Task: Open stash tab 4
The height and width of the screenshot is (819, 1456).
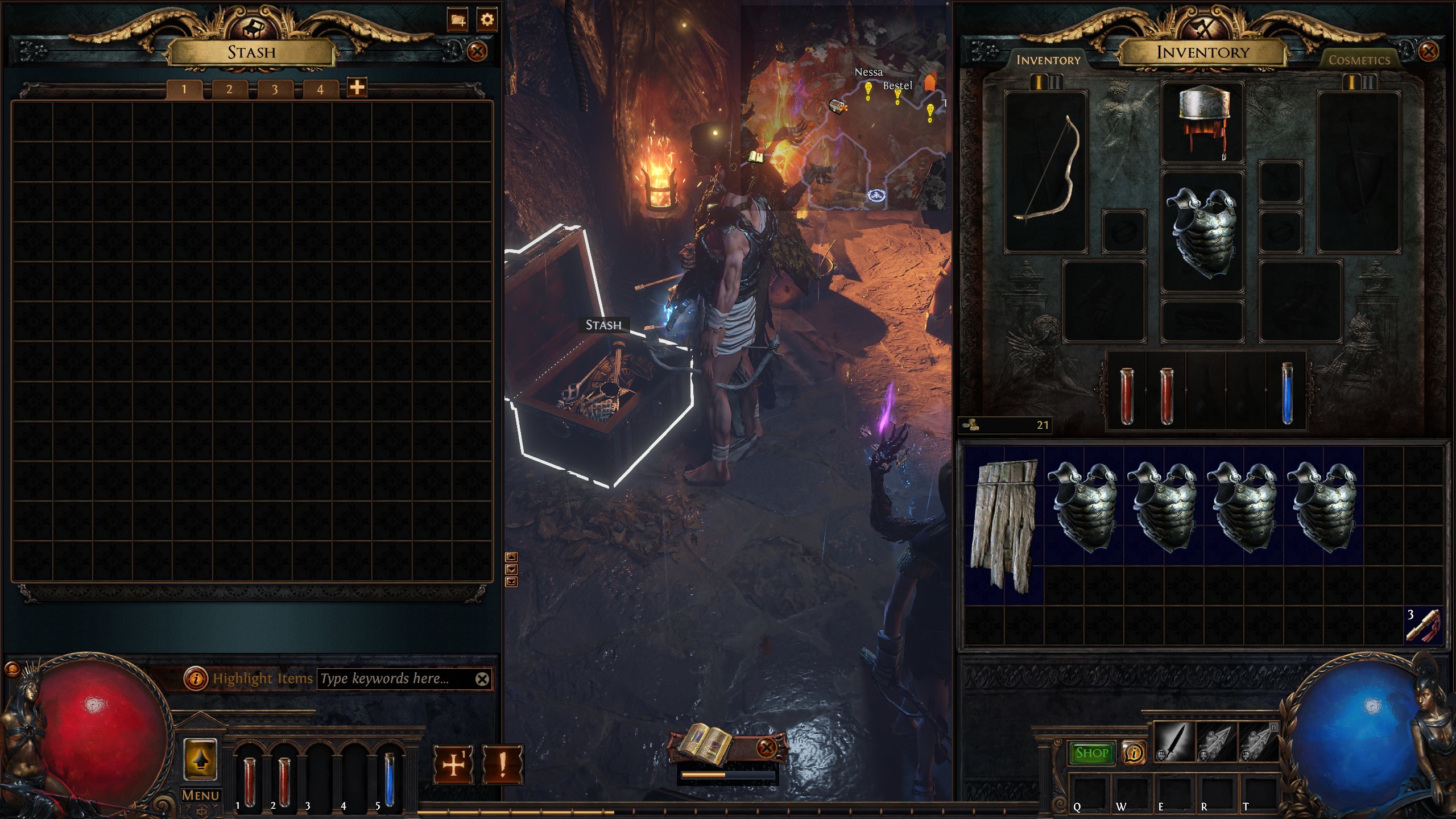Action: tap(320, 89)
